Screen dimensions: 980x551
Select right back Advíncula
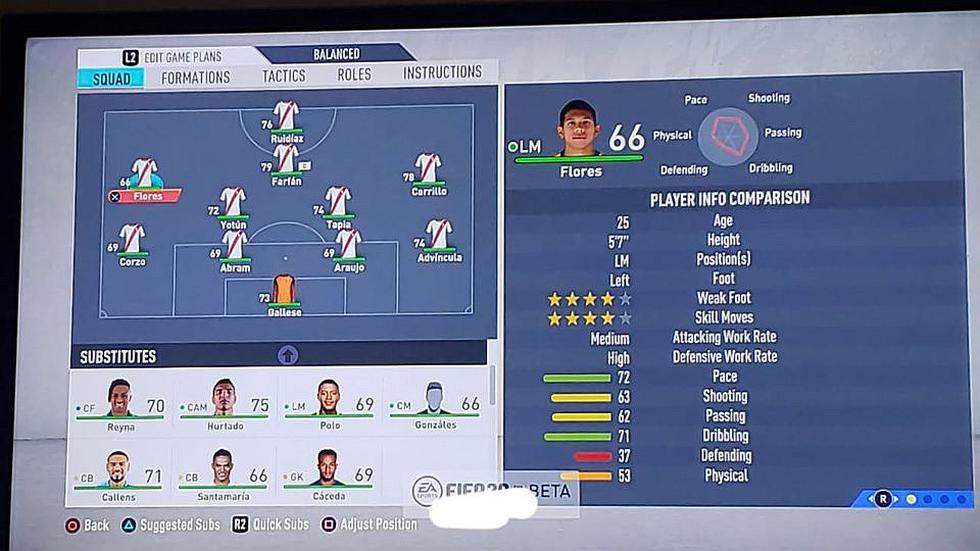(x=438, y=237)
